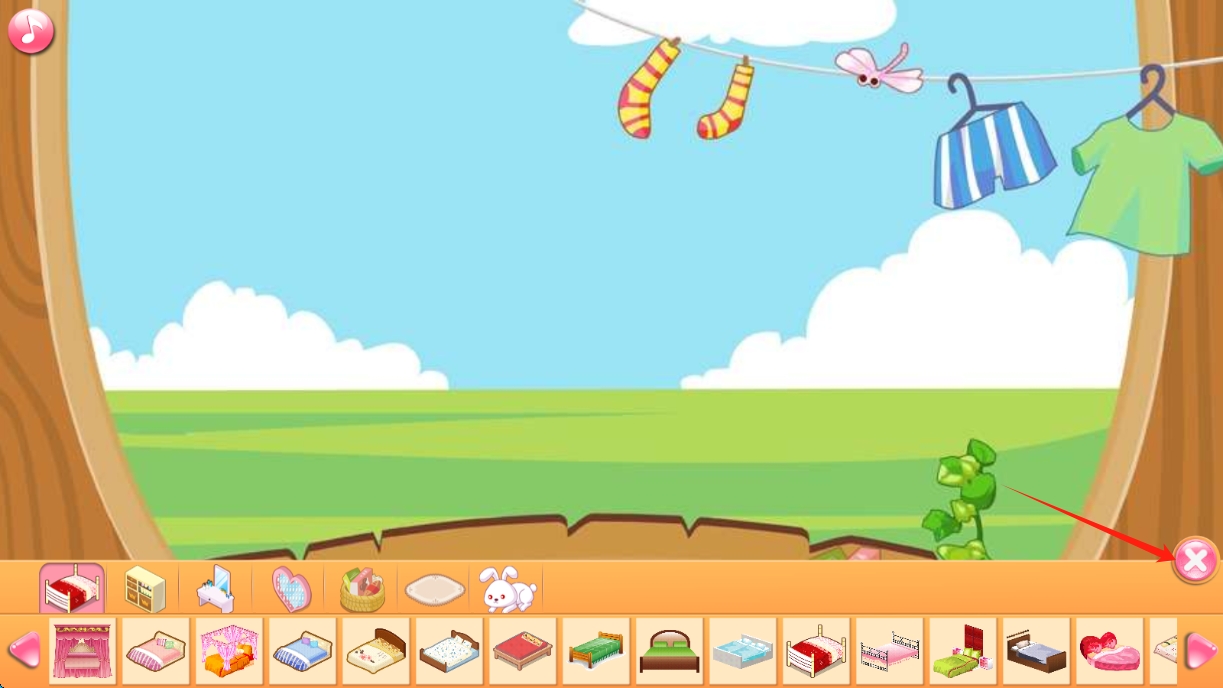The height and width of the screenshot is (688, 1223).
Task: Select the vanity mirror table category
Action: coord(216,589)
